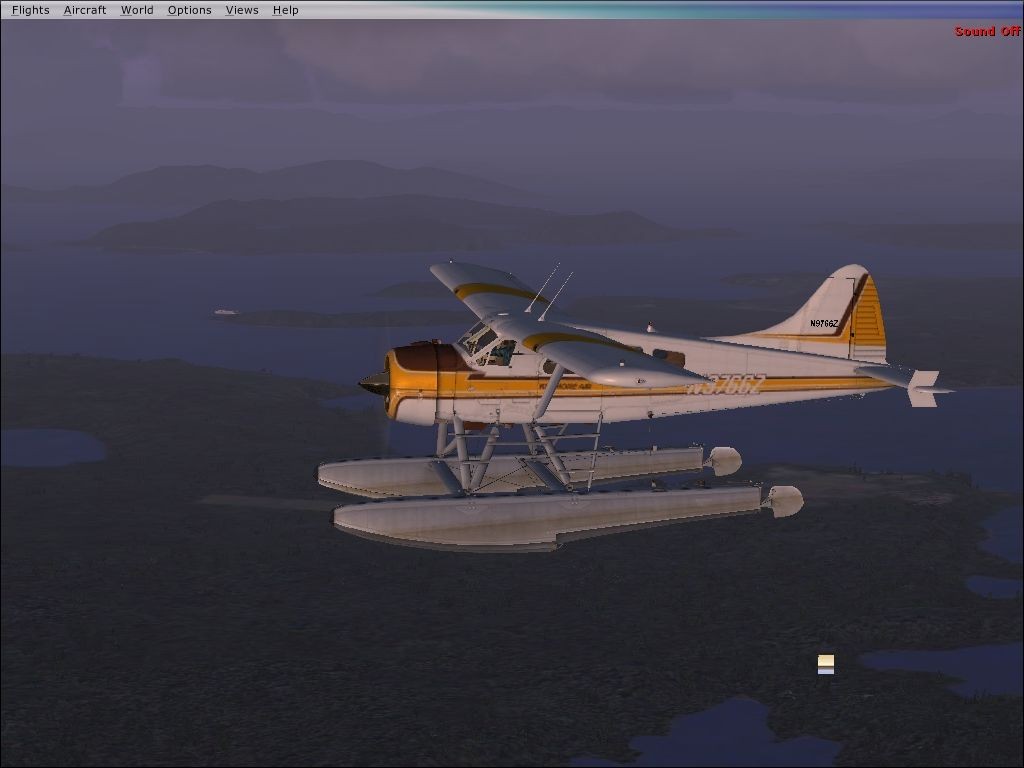Open the Aircraft menu
Image resolution: width=1024 pixels, height=768 pixels.
pyautogui.click(x=85, y=10)
